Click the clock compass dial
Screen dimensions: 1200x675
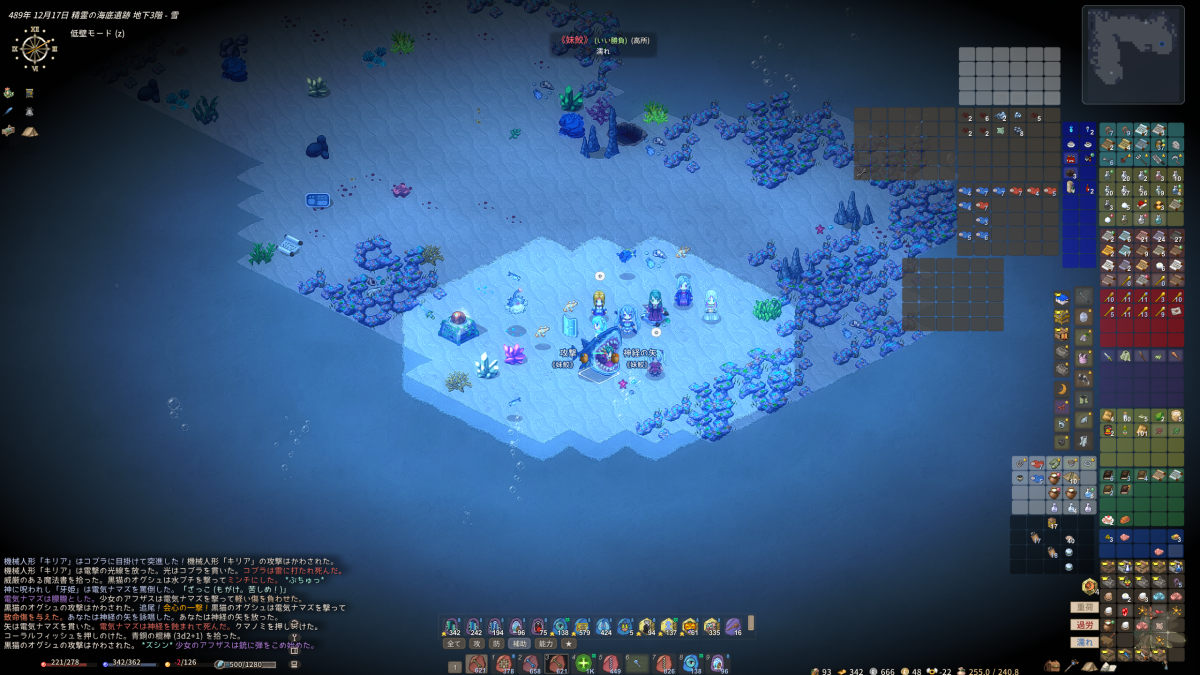coord(34,48)
